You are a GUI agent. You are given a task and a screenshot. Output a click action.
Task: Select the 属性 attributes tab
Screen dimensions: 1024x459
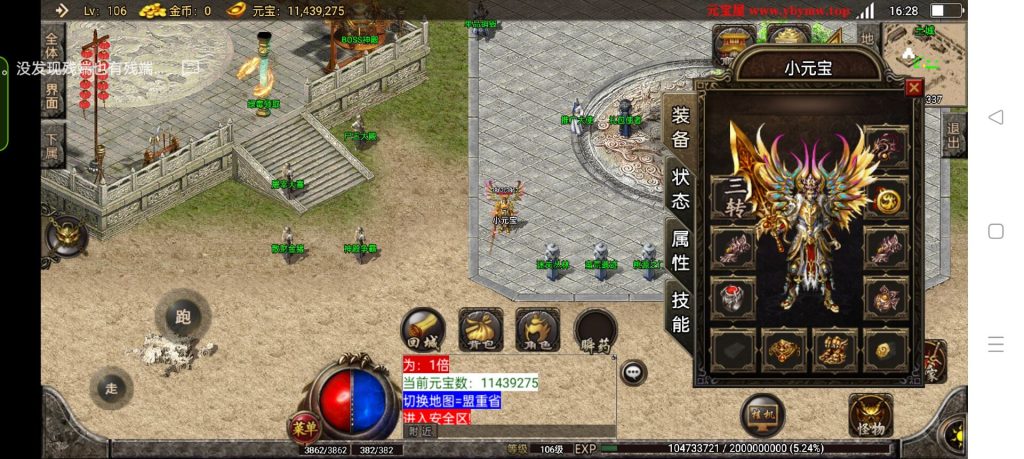680,249
